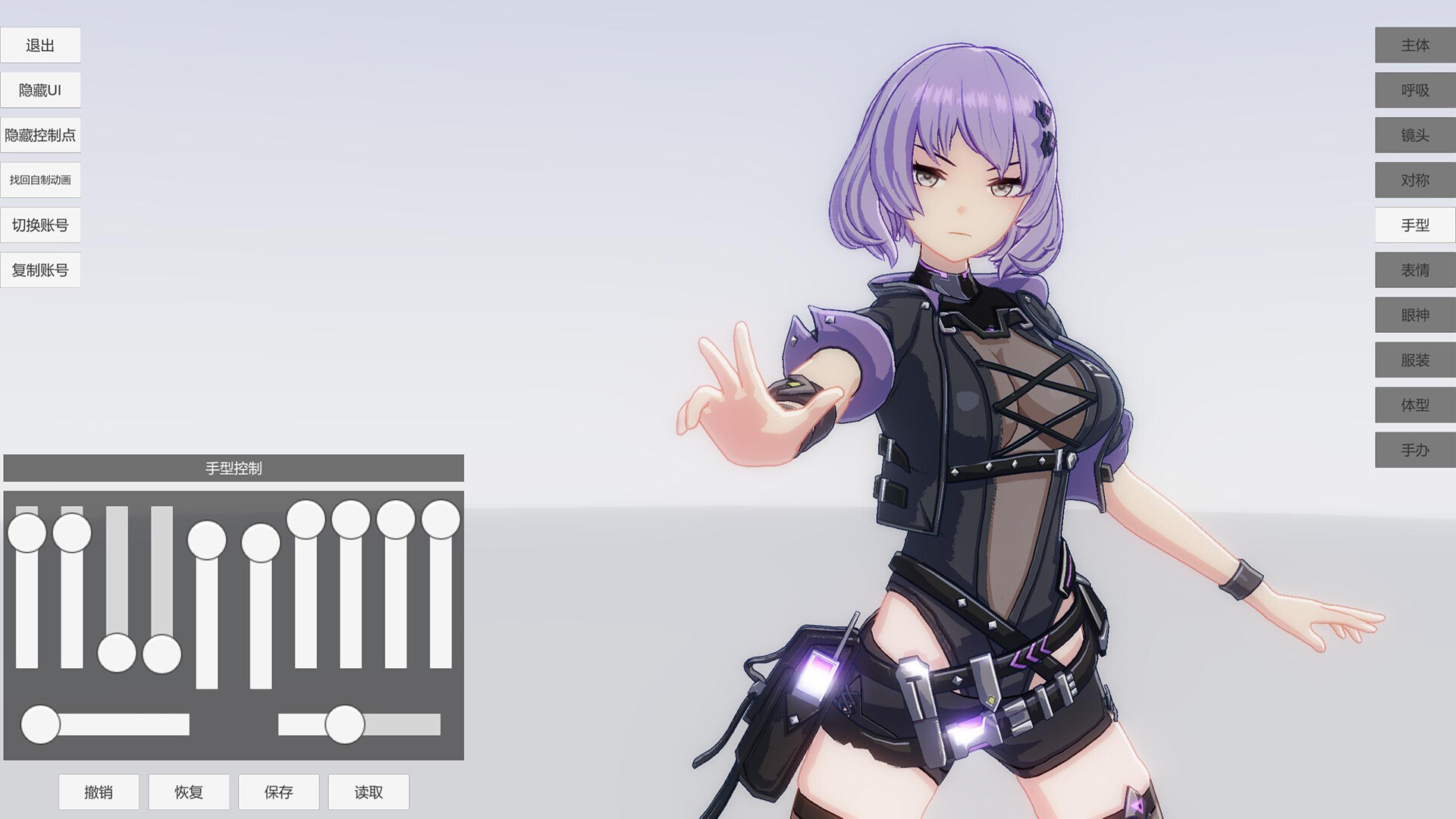Open the 镜头 (Camera) panel

click(x=1414, y=135)
